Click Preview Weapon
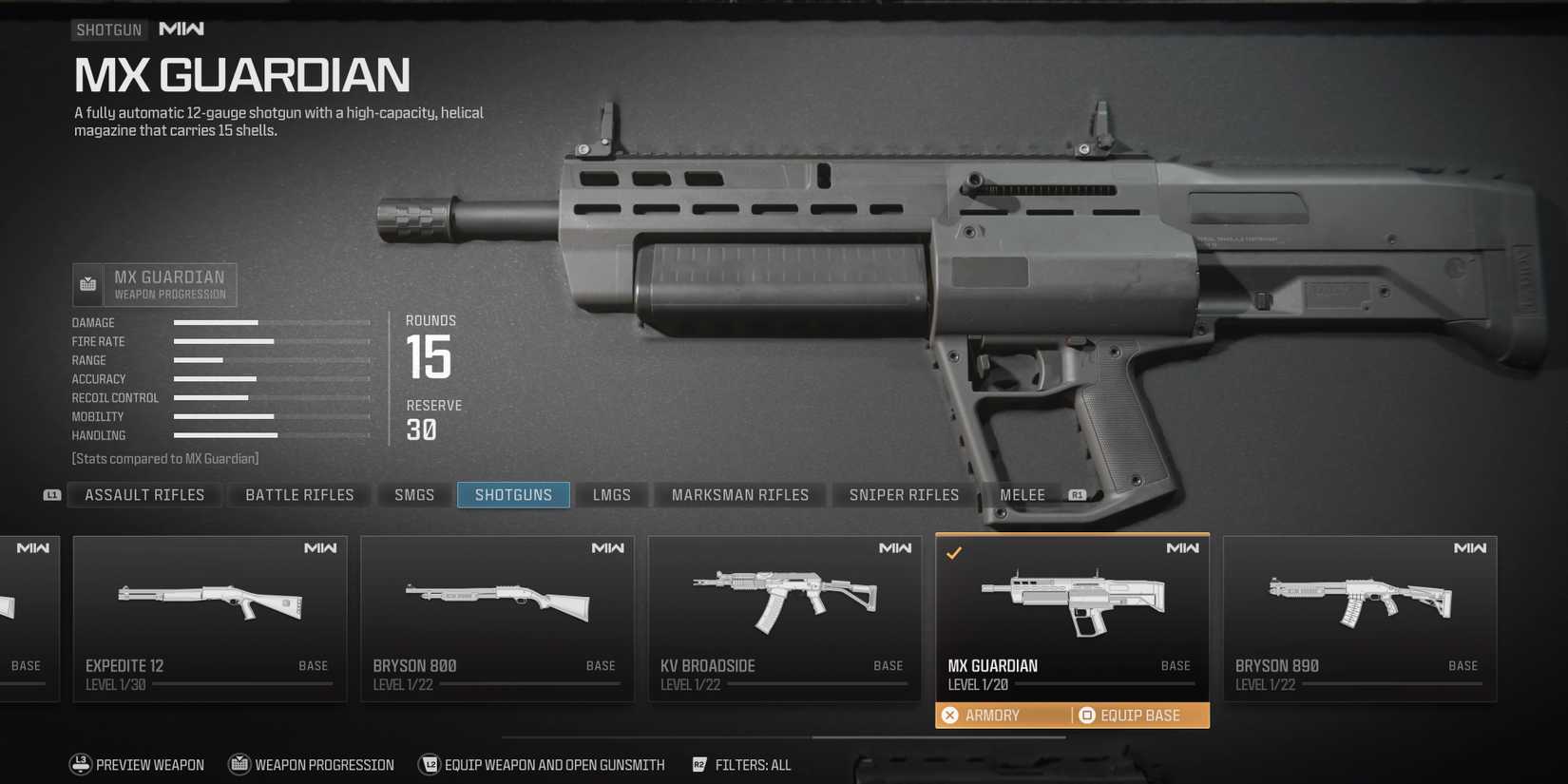 pyautogui.click(x=149, y=764)
